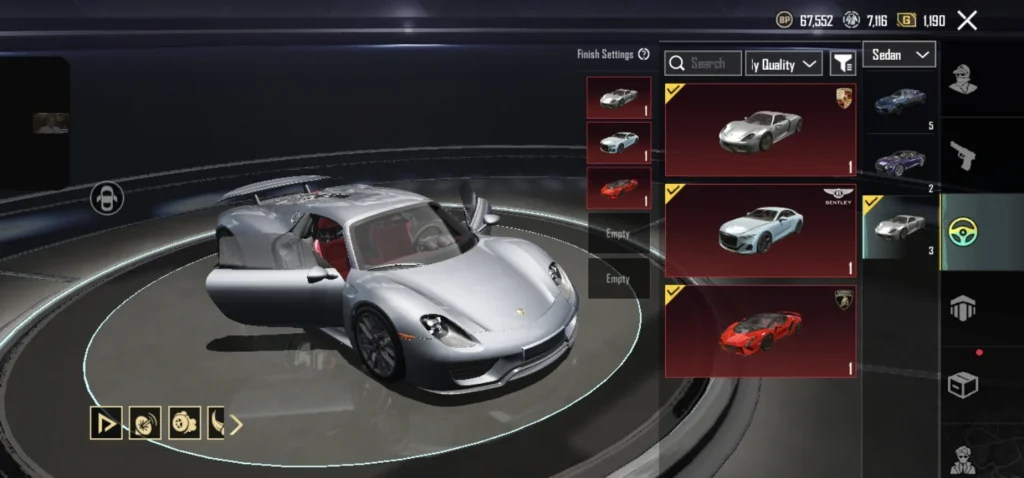Open the steering wheel vehicles tab
The height and width of the screenshot is (478, 1024).
pyautogui.click(x=962, y=230)
